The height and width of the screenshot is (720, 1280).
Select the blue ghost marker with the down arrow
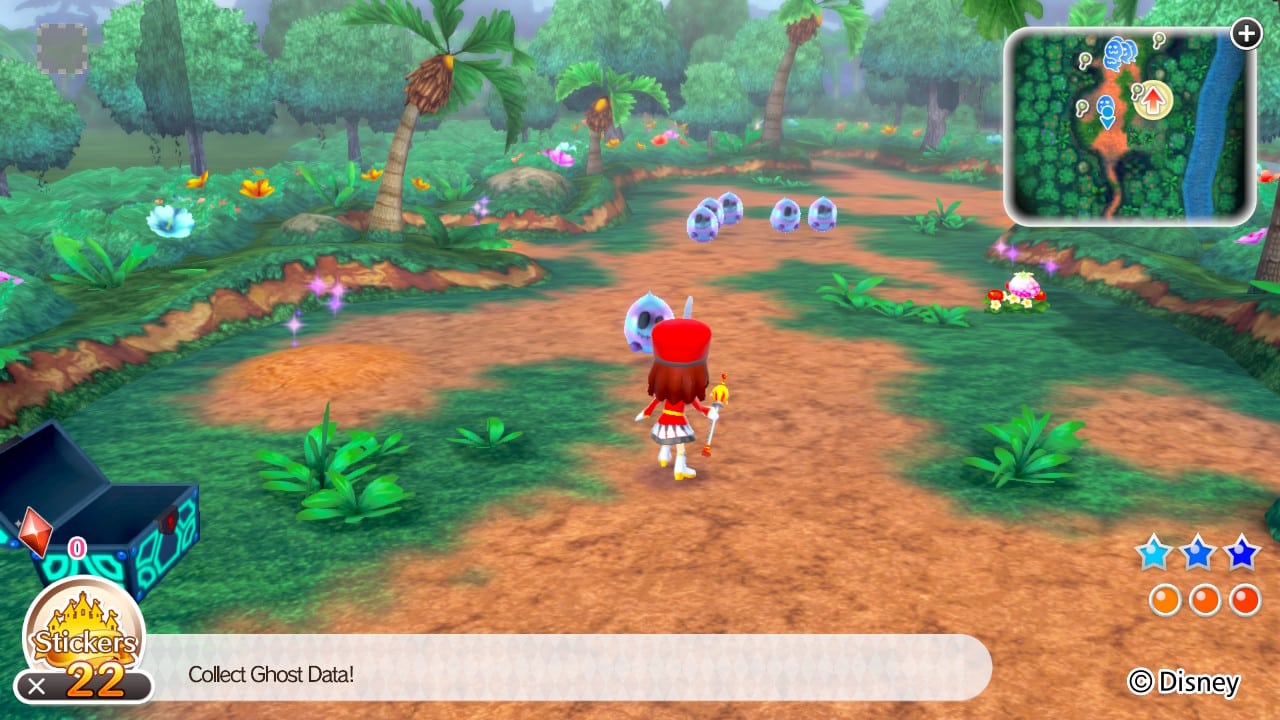coord(1107,112)
